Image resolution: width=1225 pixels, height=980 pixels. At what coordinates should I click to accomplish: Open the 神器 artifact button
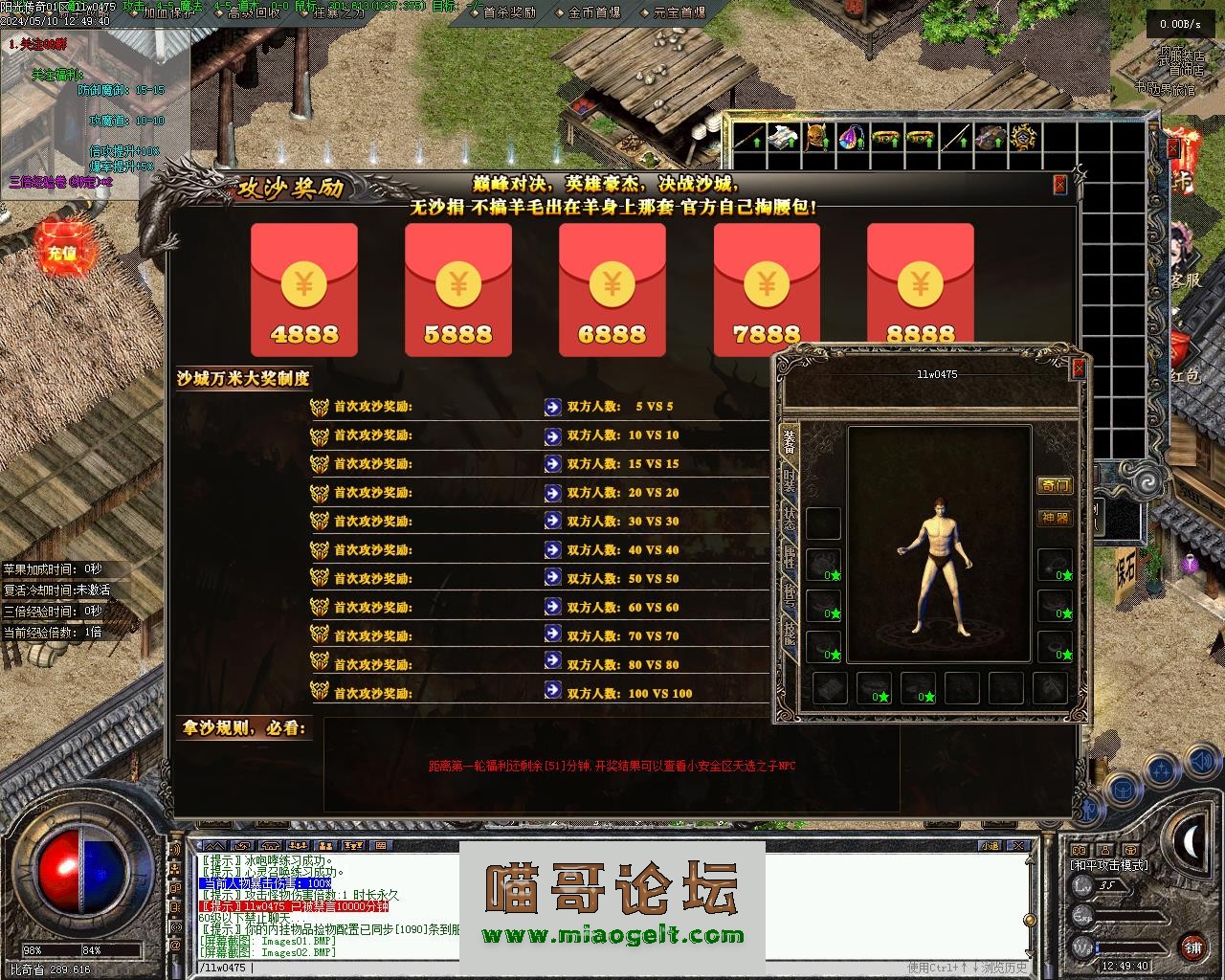(1055, 518)
